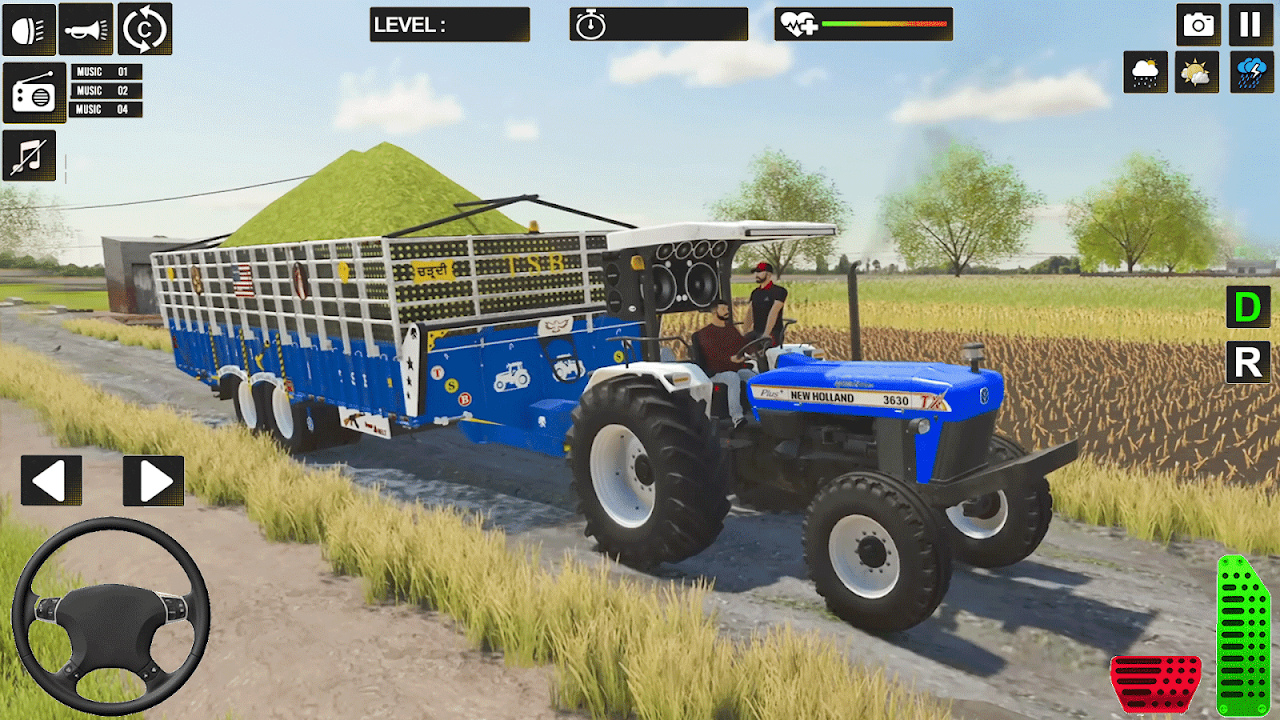Choose Music 02 track
The height and width of the screenshot is (720, 1280).
[106, 91]
